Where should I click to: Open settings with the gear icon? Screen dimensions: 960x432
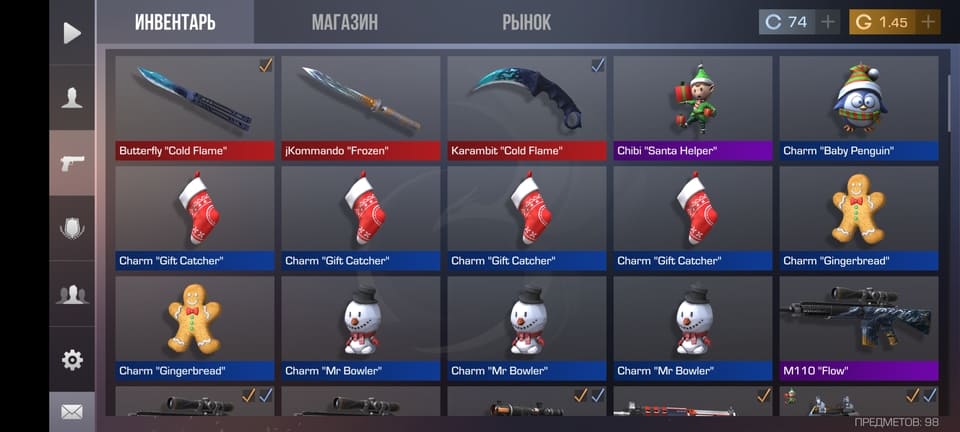tap(72, 360)
